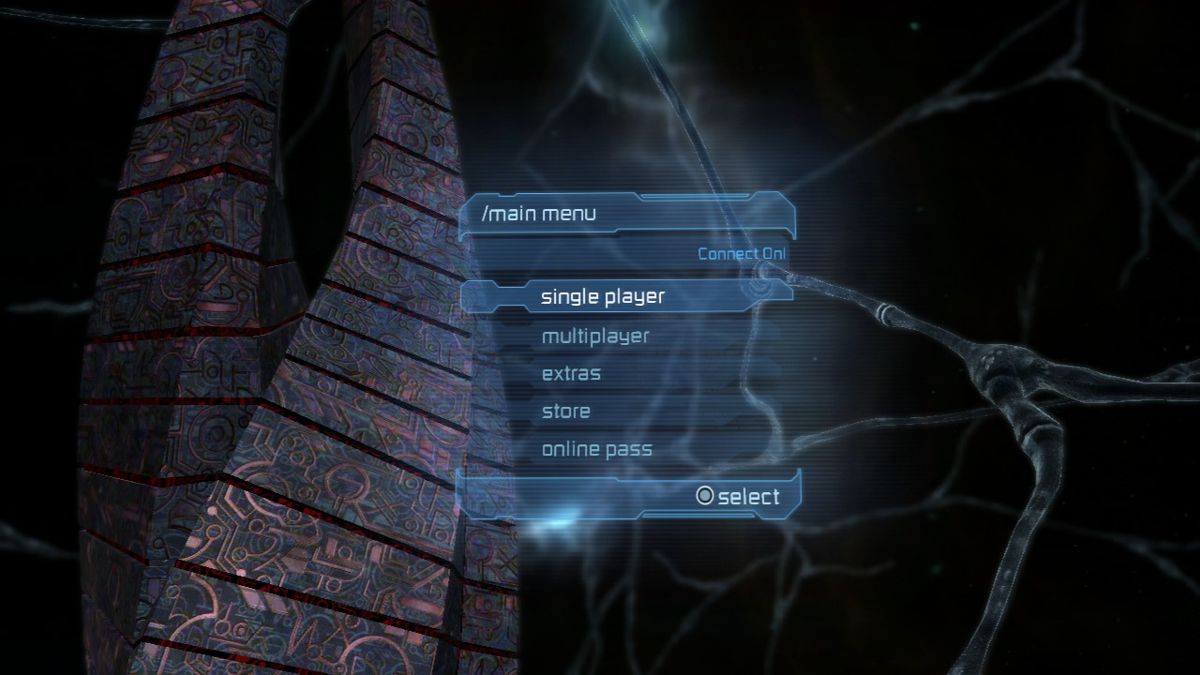Choose the extras option

[x=571, y=374]
